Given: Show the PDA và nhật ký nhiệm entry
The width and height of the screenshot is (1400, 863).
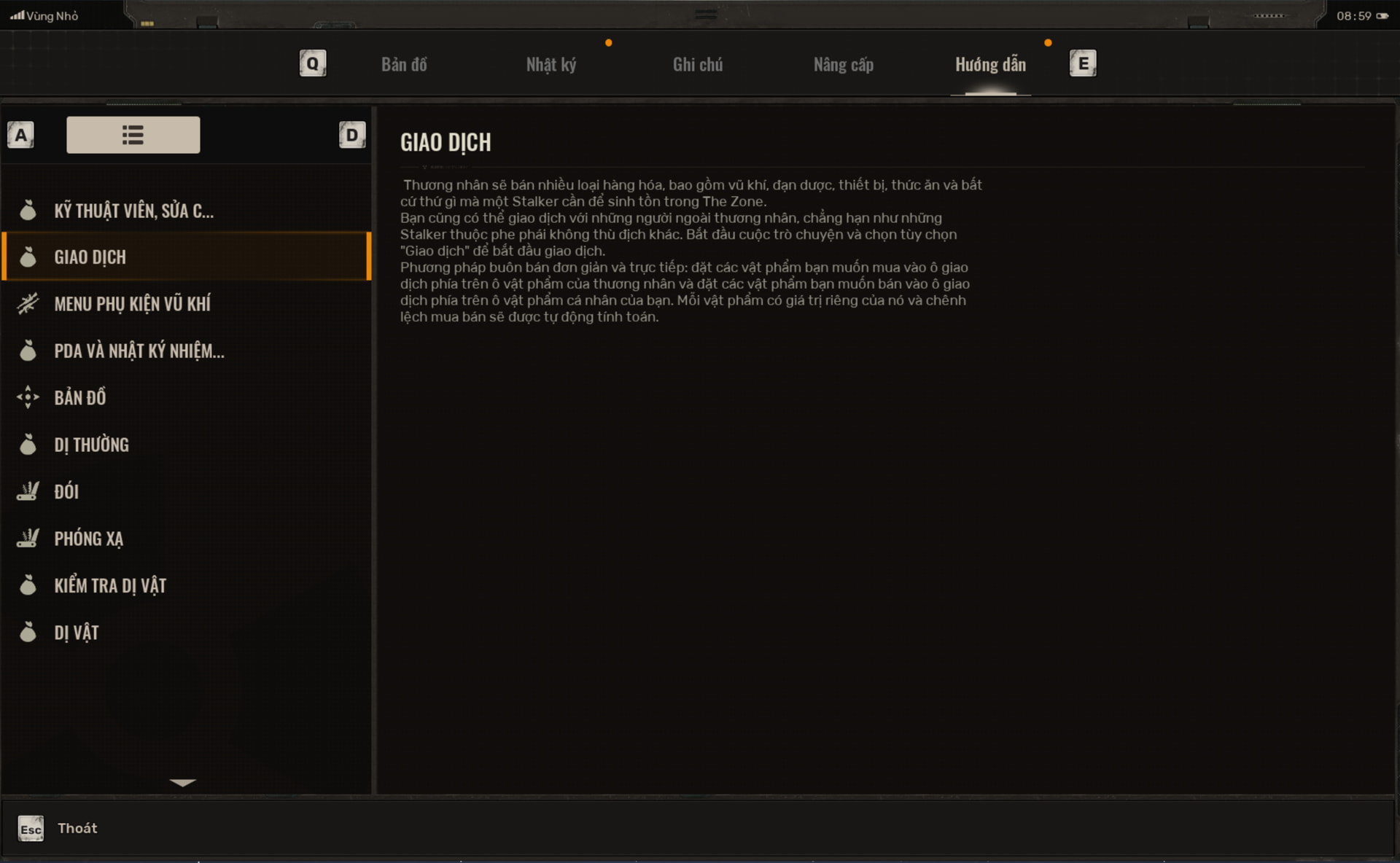Looking at the screenshot, I should point(139,351).
